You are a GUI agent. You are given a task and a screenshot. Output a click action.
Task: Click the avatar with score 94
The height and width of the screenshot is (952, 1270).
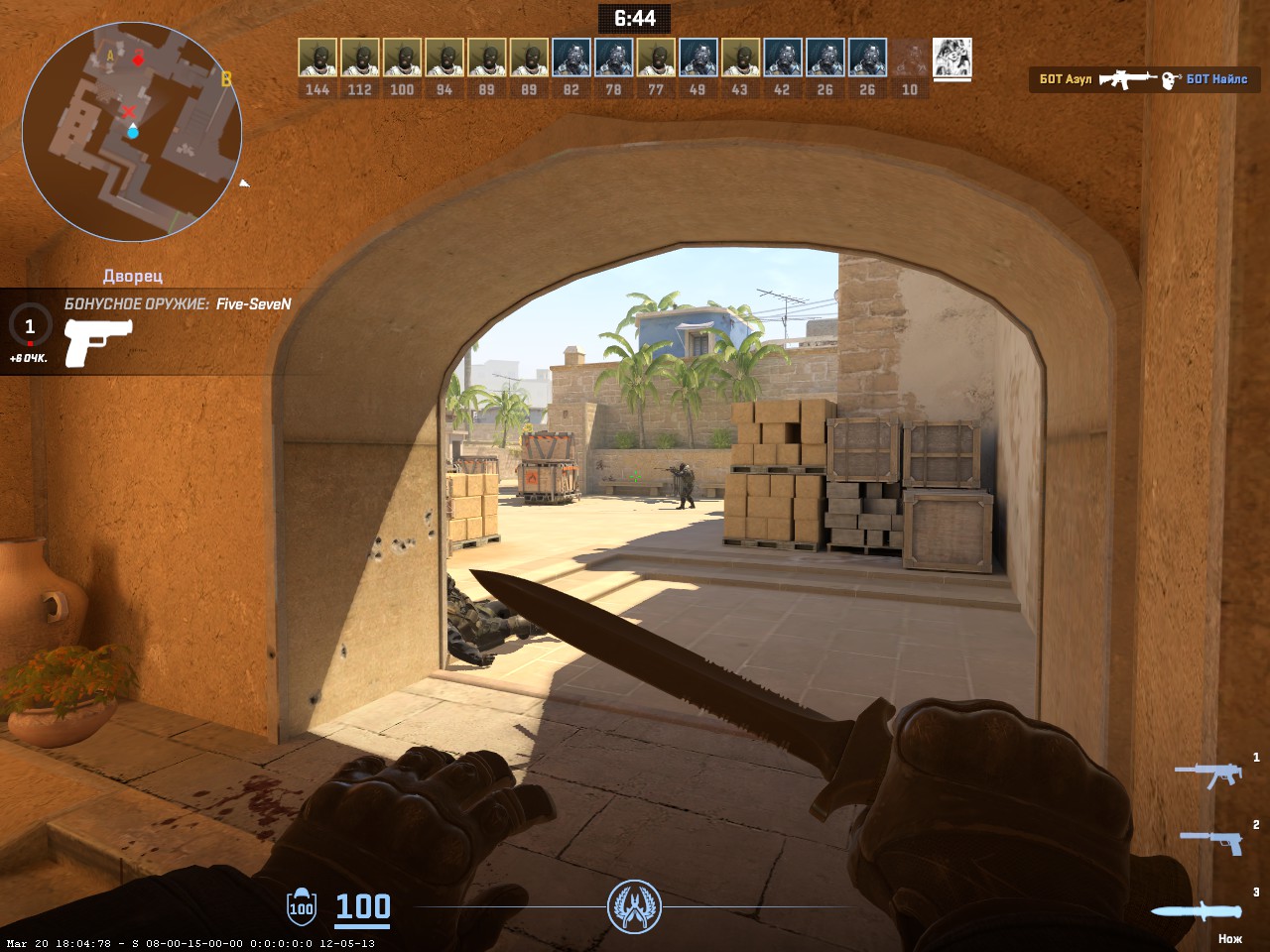point(444,59)
